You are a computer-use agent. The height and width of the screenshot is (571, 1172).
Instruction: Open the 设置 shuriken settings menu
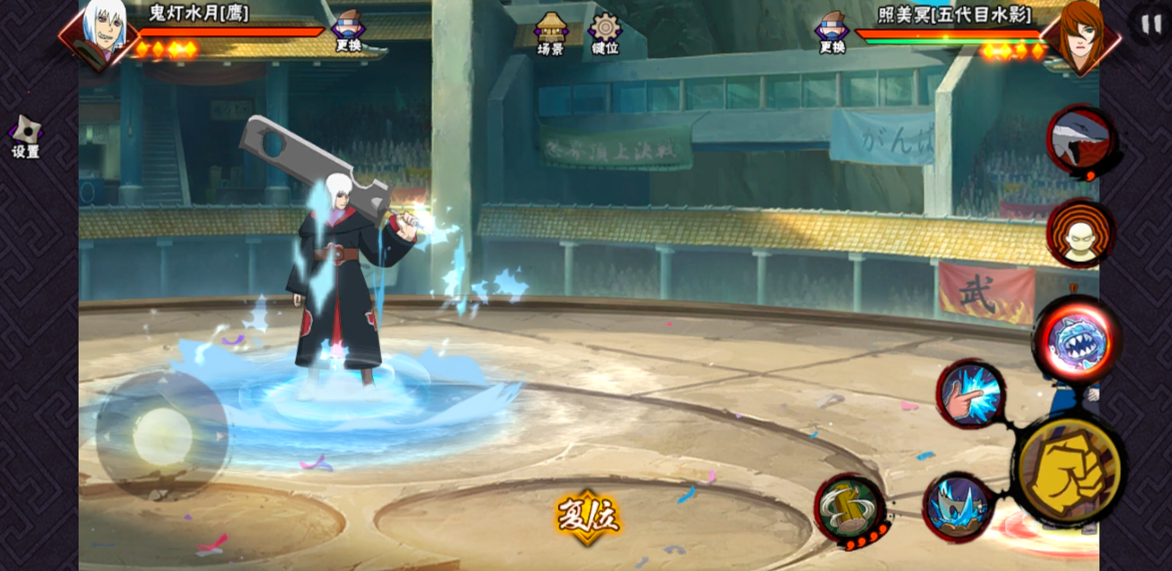click(x=25, y=137)
